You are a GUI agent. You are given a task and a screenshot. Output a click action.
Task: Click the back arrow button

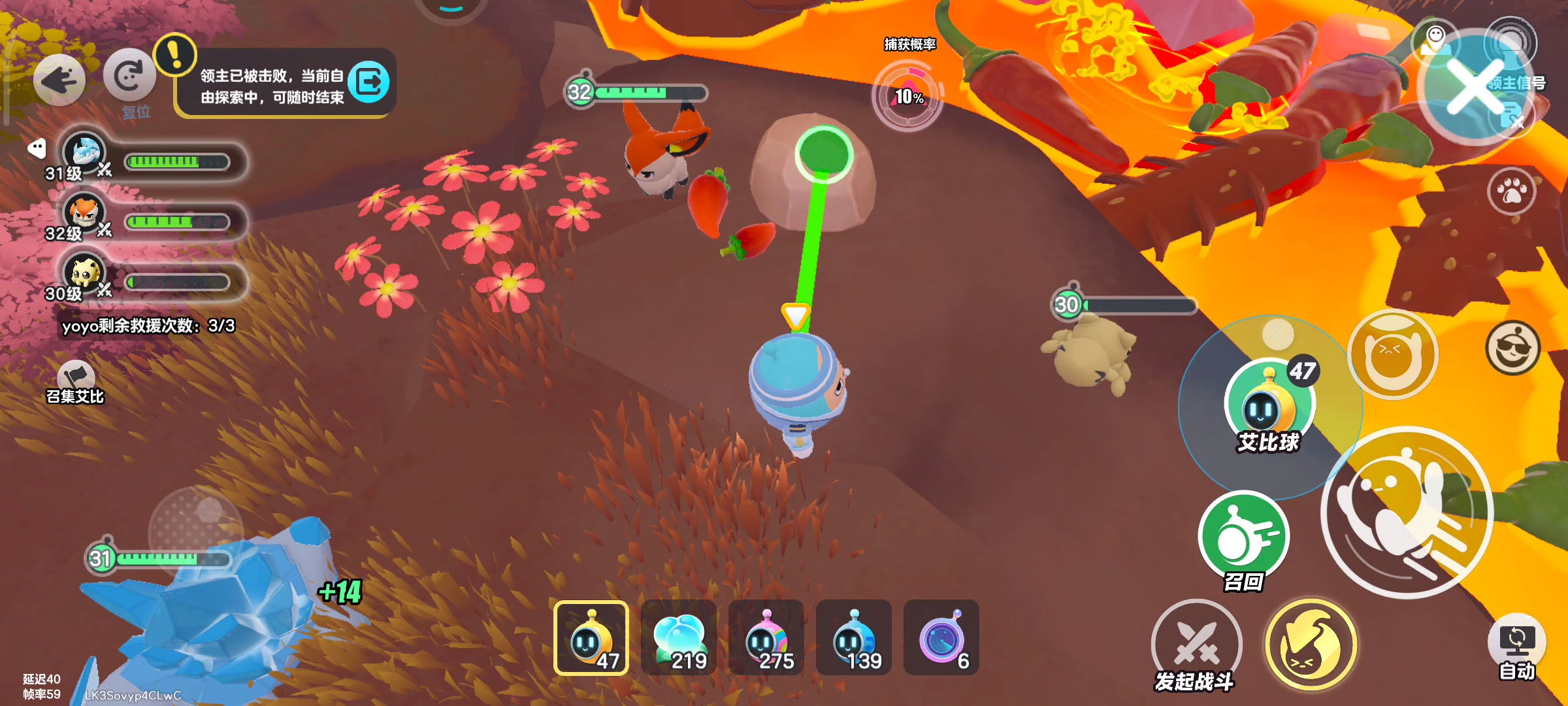click(x=59, y=80)
